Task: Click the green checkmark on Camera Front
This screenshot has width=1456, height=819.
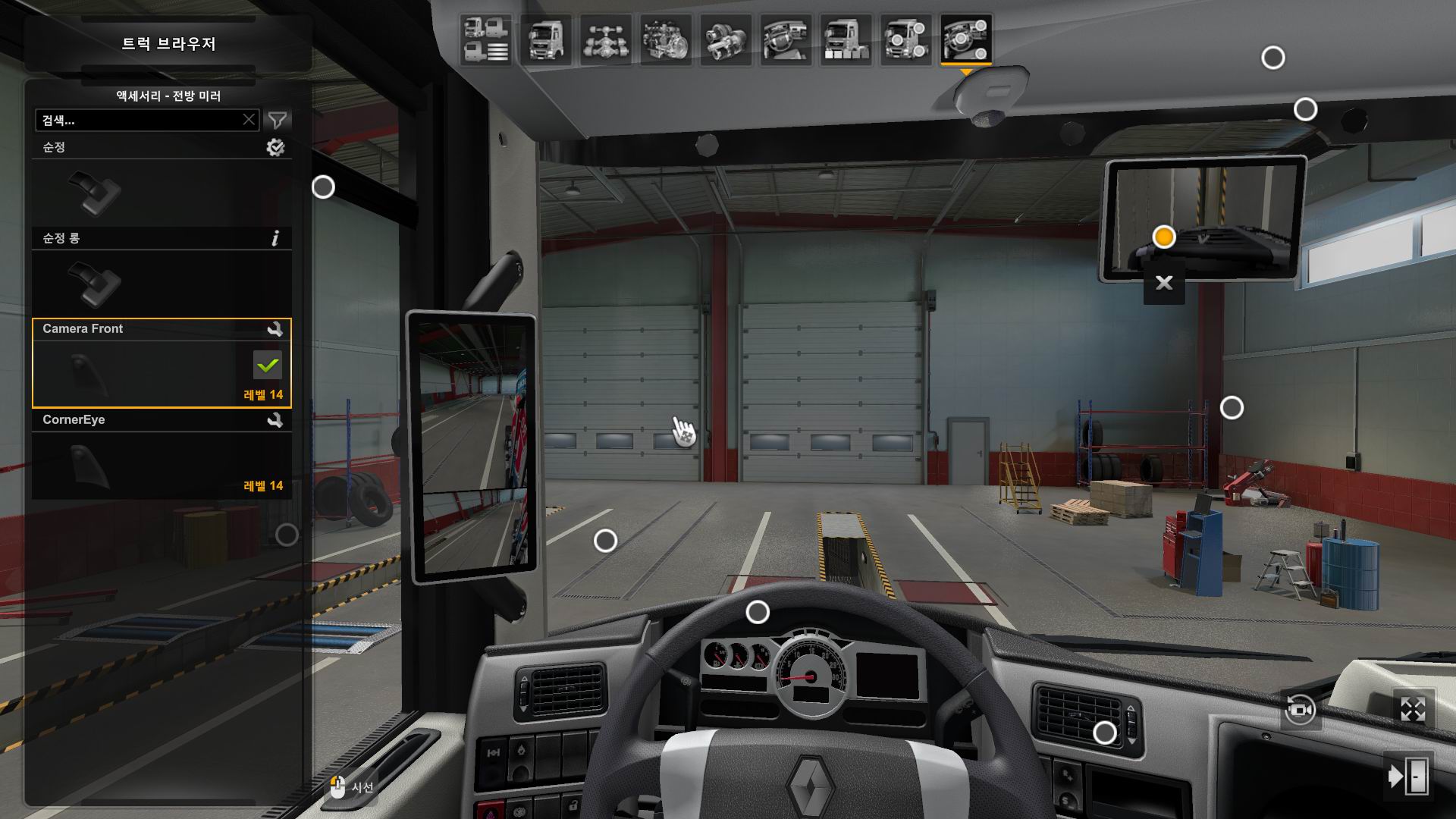Action: [267, 366]
